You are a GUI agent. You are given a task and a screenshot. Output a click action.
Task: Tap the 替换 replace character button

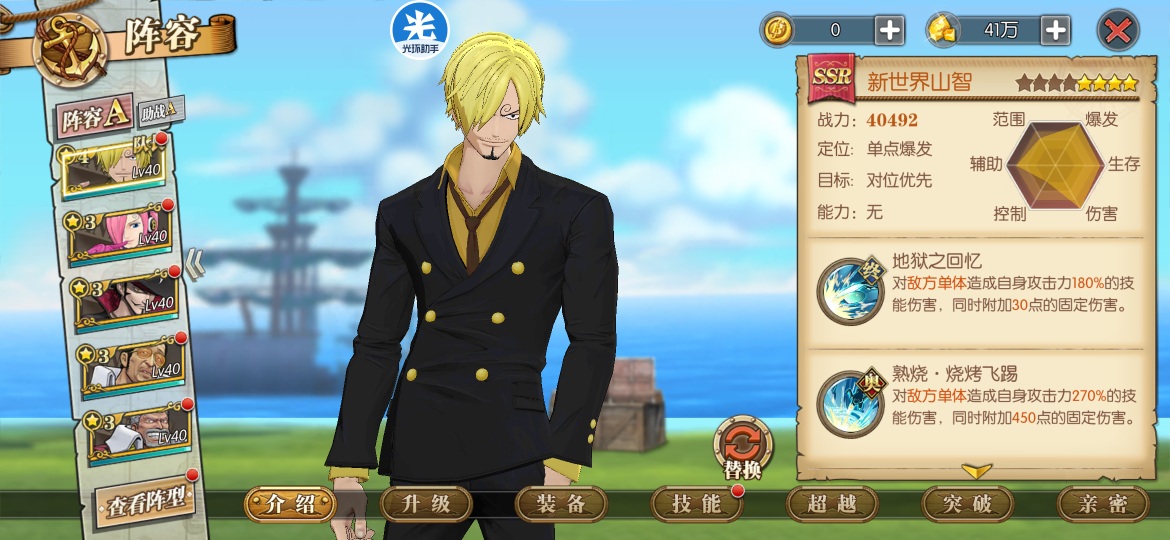coord(743,447)
